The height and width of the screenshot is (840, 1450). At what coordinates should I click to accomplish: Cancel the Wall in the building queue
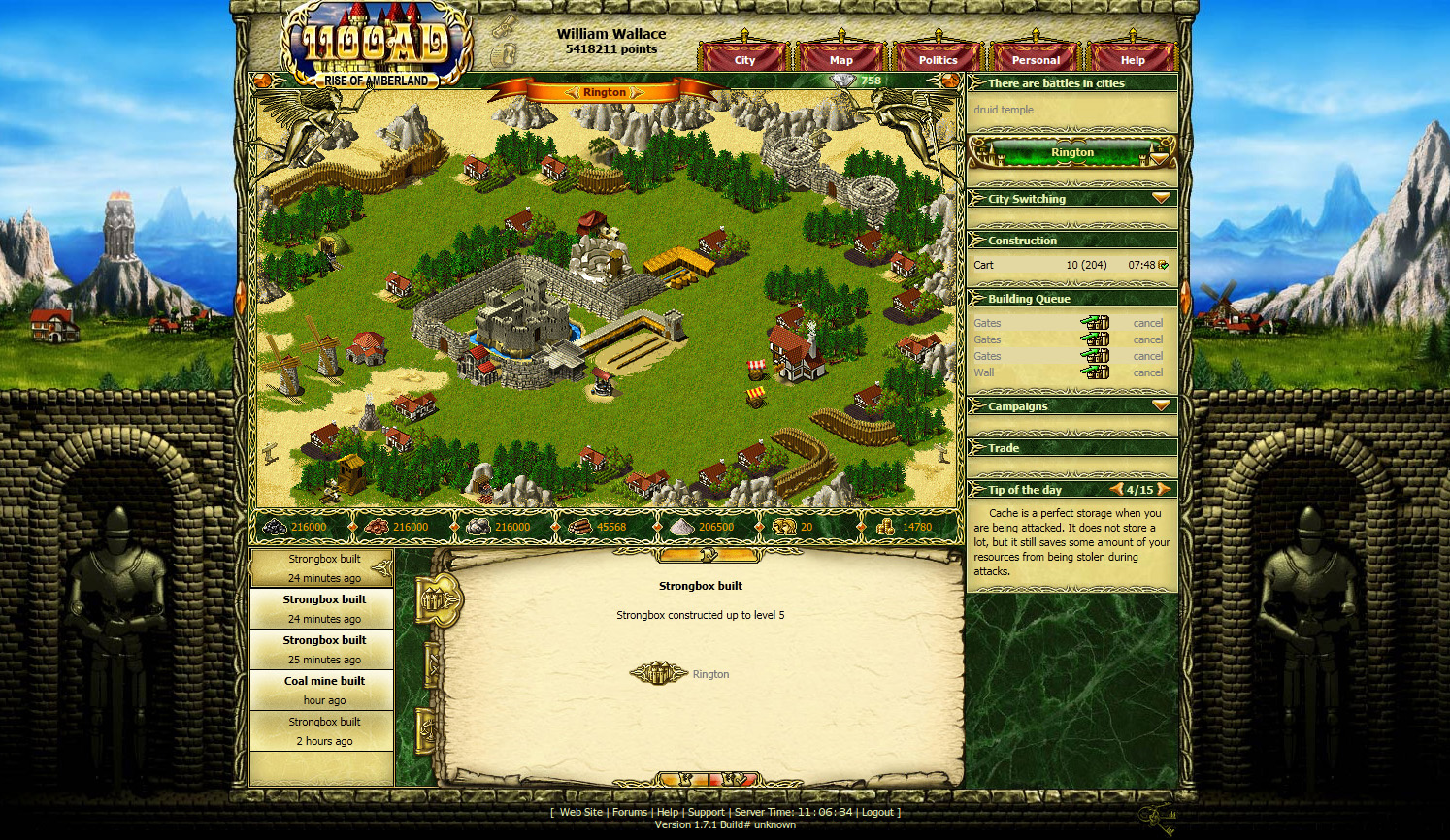pos(1147,372)
